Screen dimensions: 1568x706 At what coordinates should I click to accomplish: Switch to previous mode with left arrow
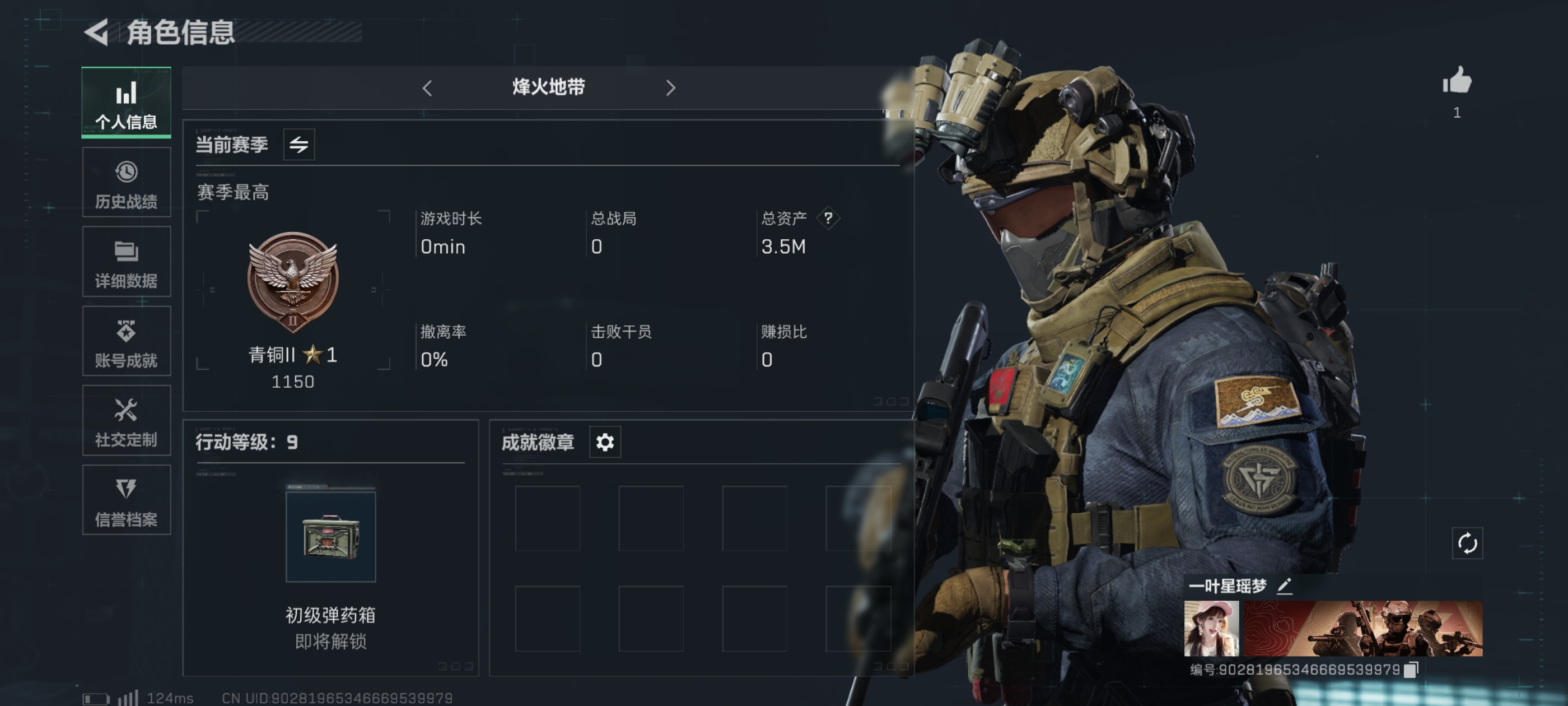[427, 89]
